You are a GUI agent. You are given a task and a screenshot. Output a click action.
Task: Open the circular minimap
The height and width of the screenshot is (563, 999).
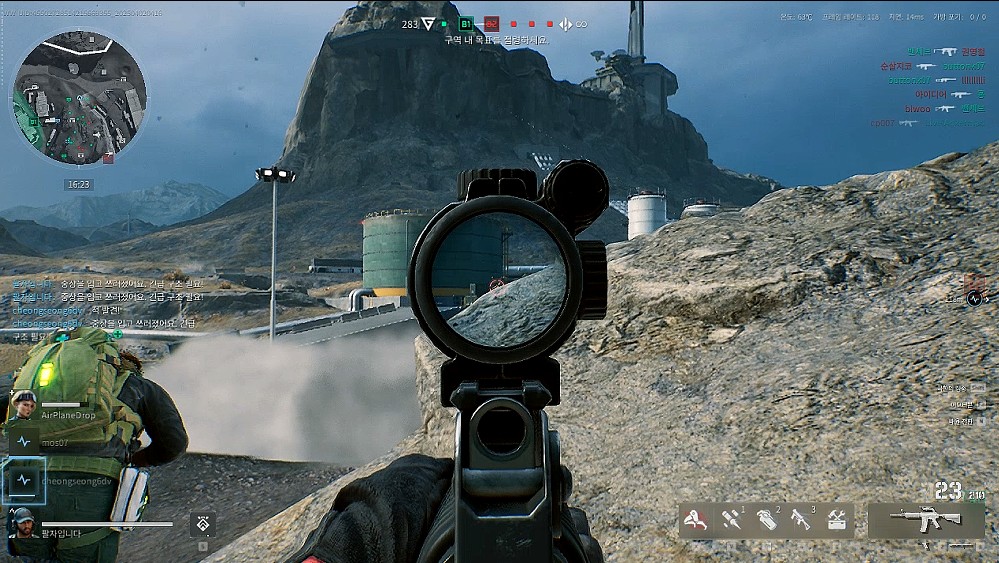pos(79,97)
